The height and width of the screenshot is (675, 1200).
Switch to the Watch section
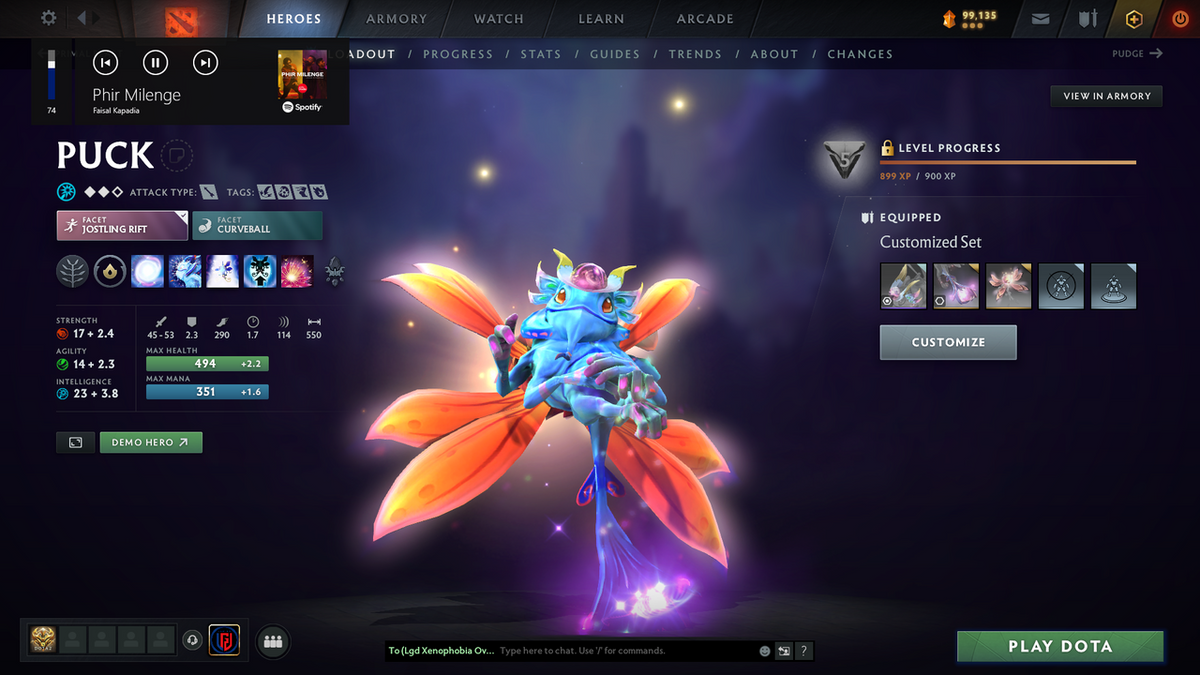coord(498,19)
